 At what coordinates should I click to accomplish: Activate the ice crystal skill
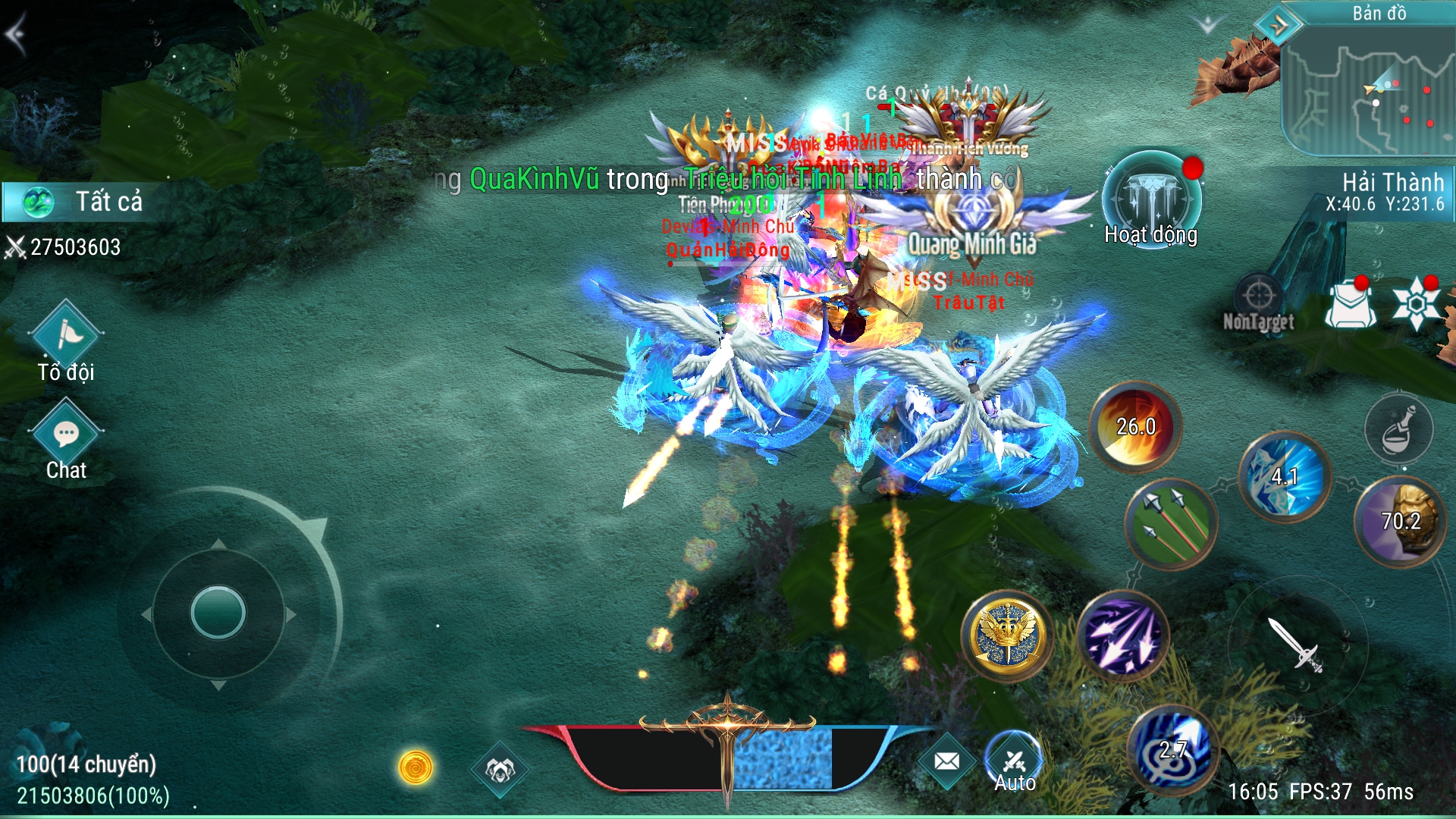pyautogui.click(x=1285, y=477)
